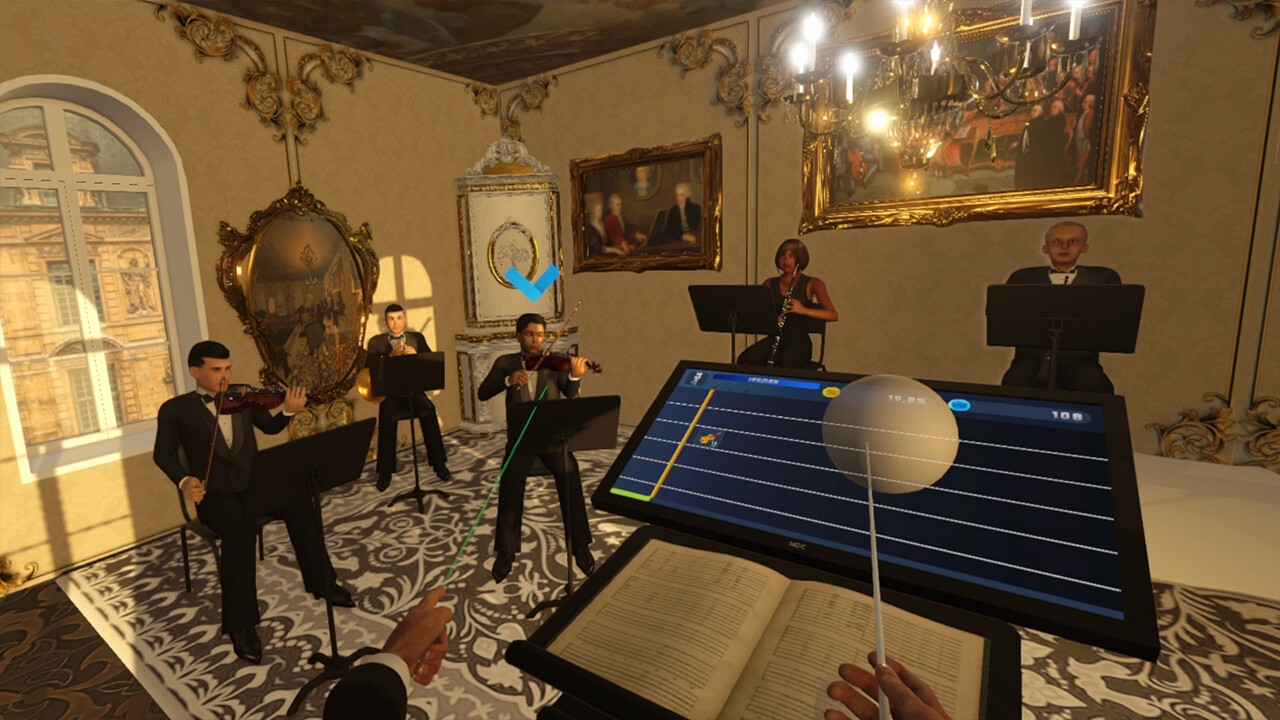Click the 19.8% accuracy readout
This screenshot has width=1280, height=720.
coord(907,399)
